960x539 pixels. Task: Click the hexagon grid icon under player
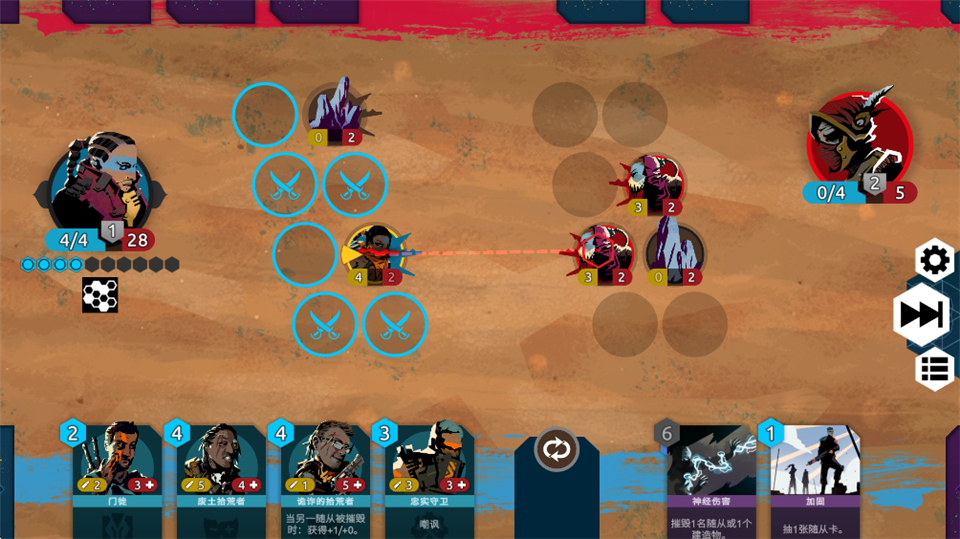(100, 295)
